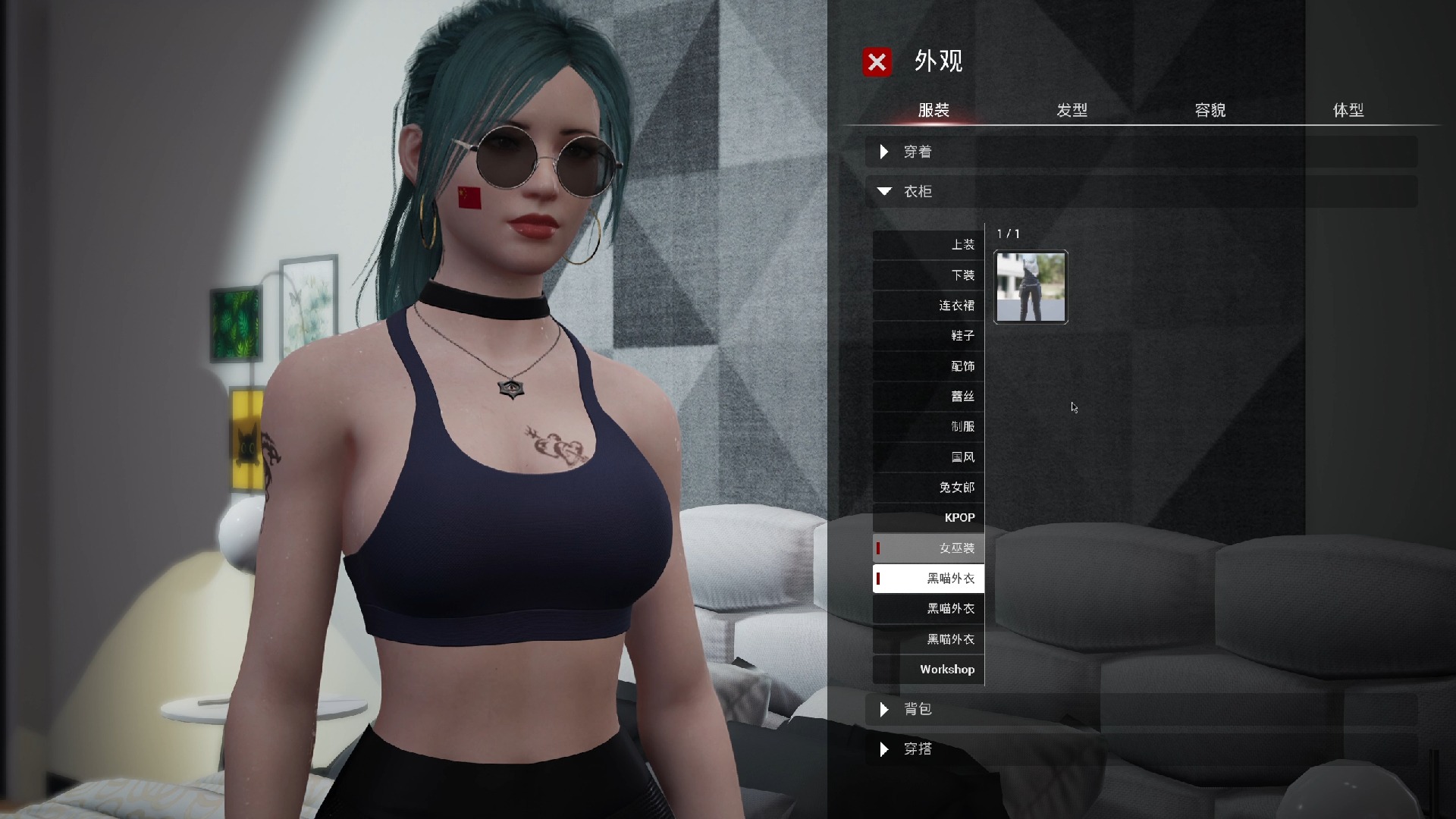The image size is (1456, 819).
Task: Choose the 女巫装 witch outfit category
Action: coord(929,548)
